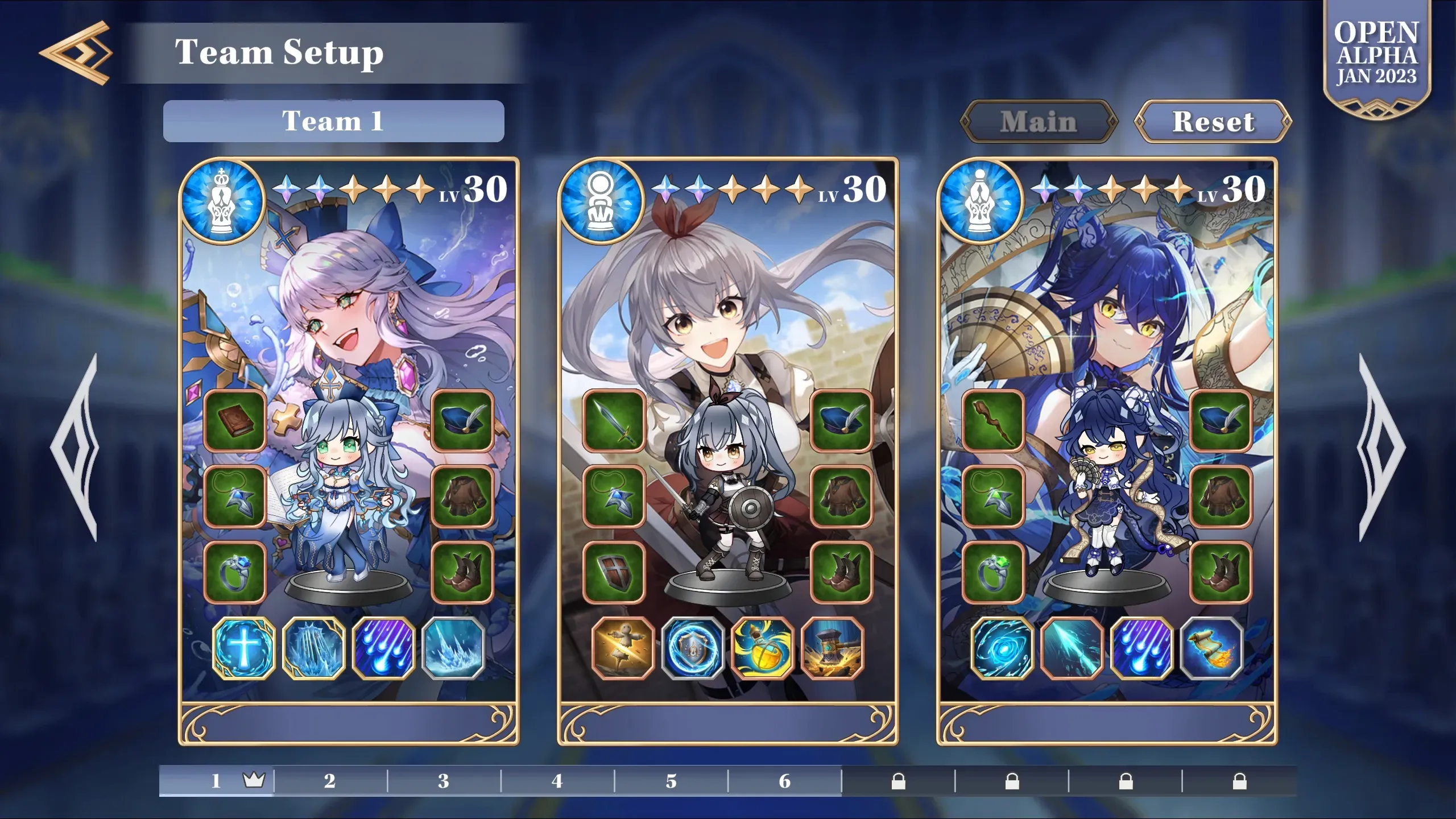Select the blue vortex skill icon
This screenshot has height=819, width=1456.
point(1002,648)
